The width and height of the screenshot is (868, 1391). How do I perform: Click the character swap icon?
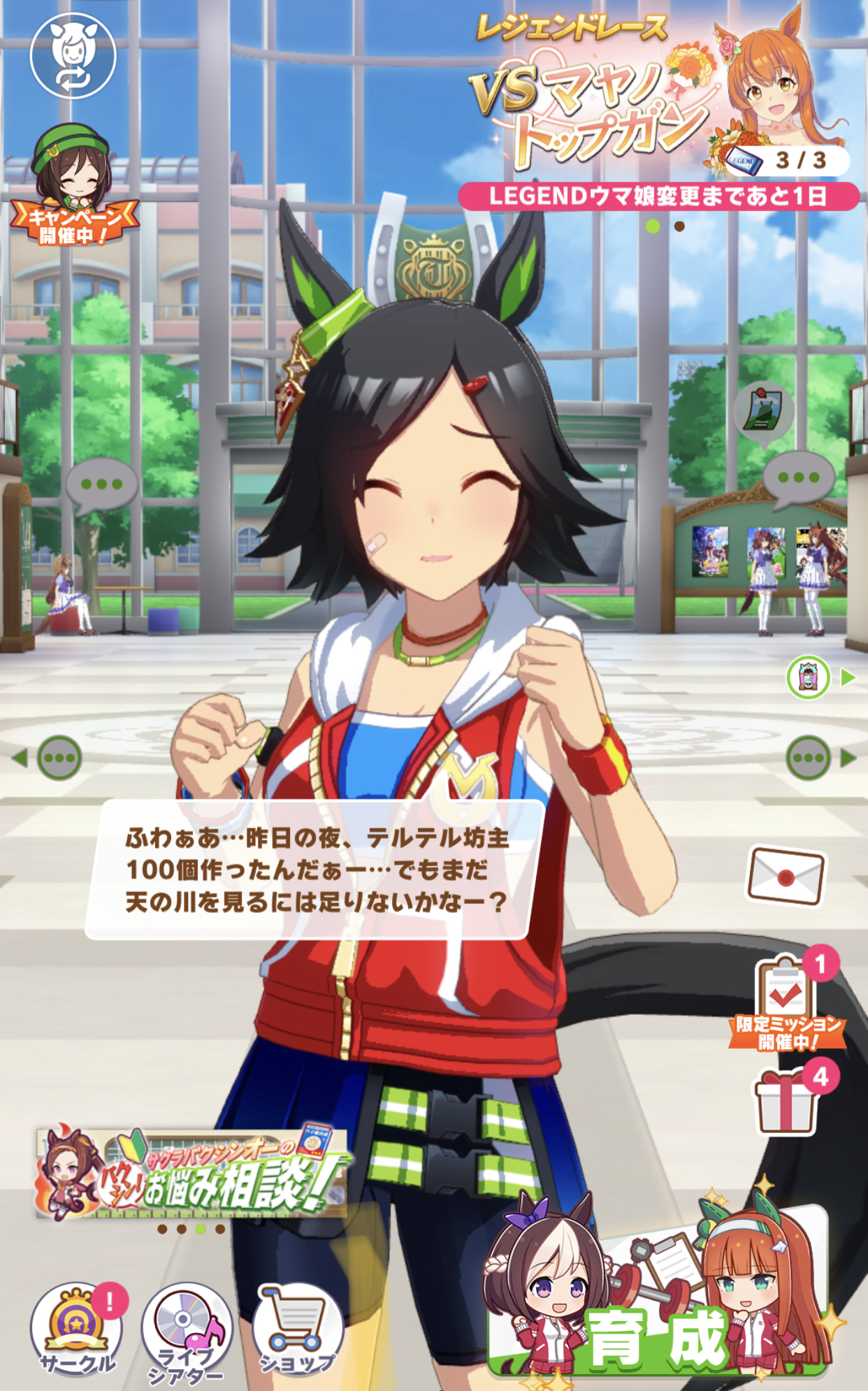pos(73,56)
